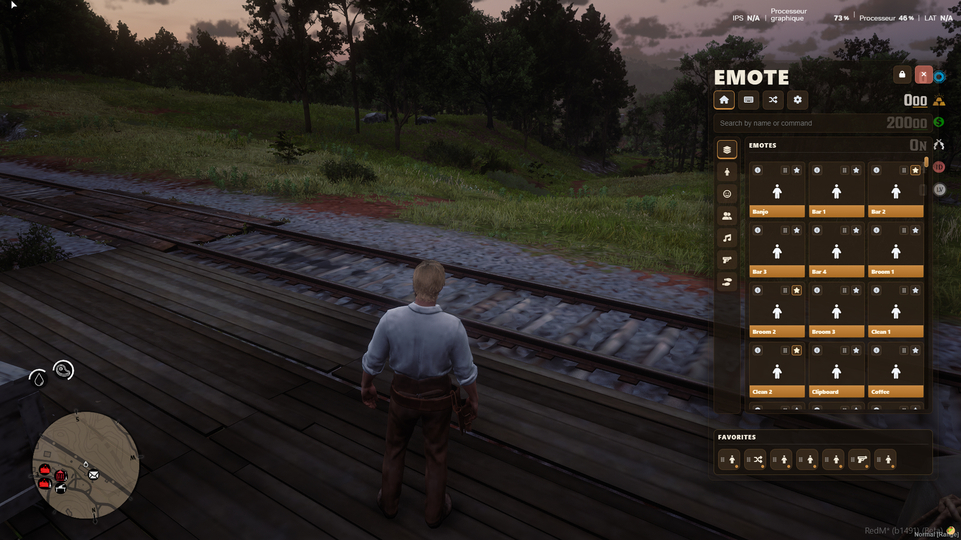Play the Coffee emote
Image resolution: width=961 pixels, height=540 pixels.
click(895, 371)
